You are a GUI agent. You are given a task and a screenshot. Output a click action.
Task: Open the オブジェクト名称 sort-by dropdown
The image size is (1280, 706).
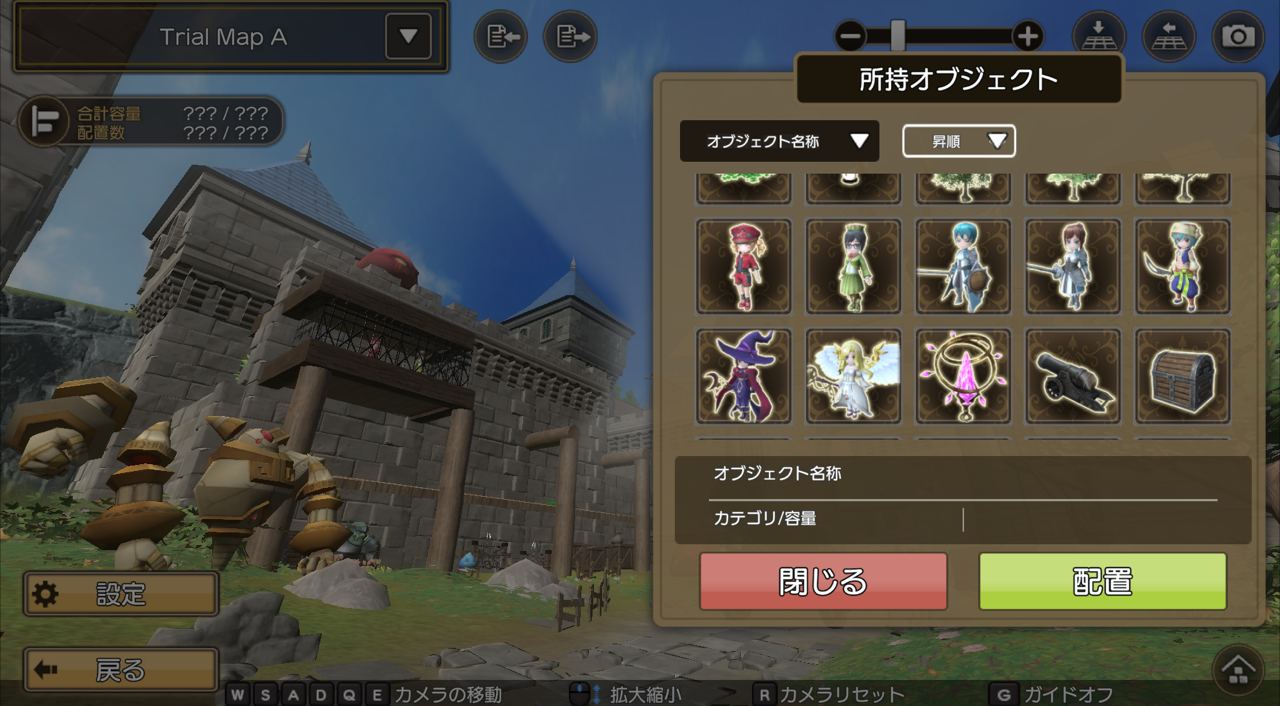pos(779,141)
